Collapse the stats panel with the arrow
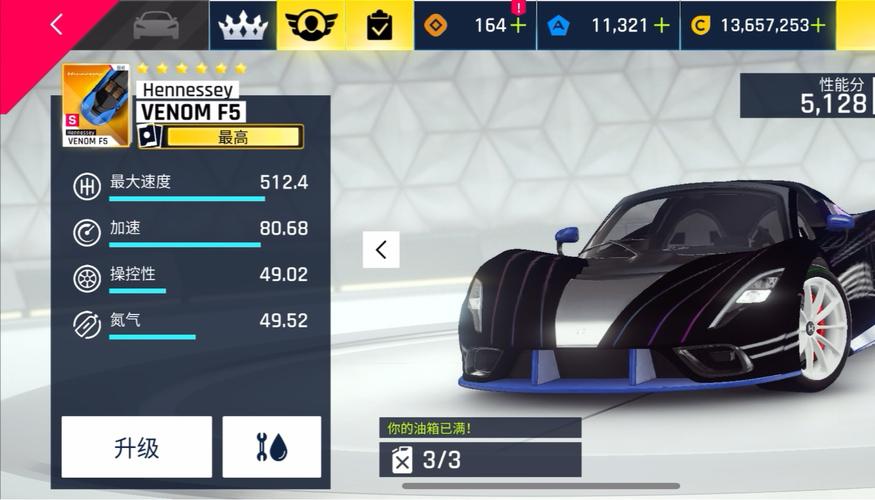Image resolution: width=875 pixels, height=500 pixels. (x=381, y=250)
